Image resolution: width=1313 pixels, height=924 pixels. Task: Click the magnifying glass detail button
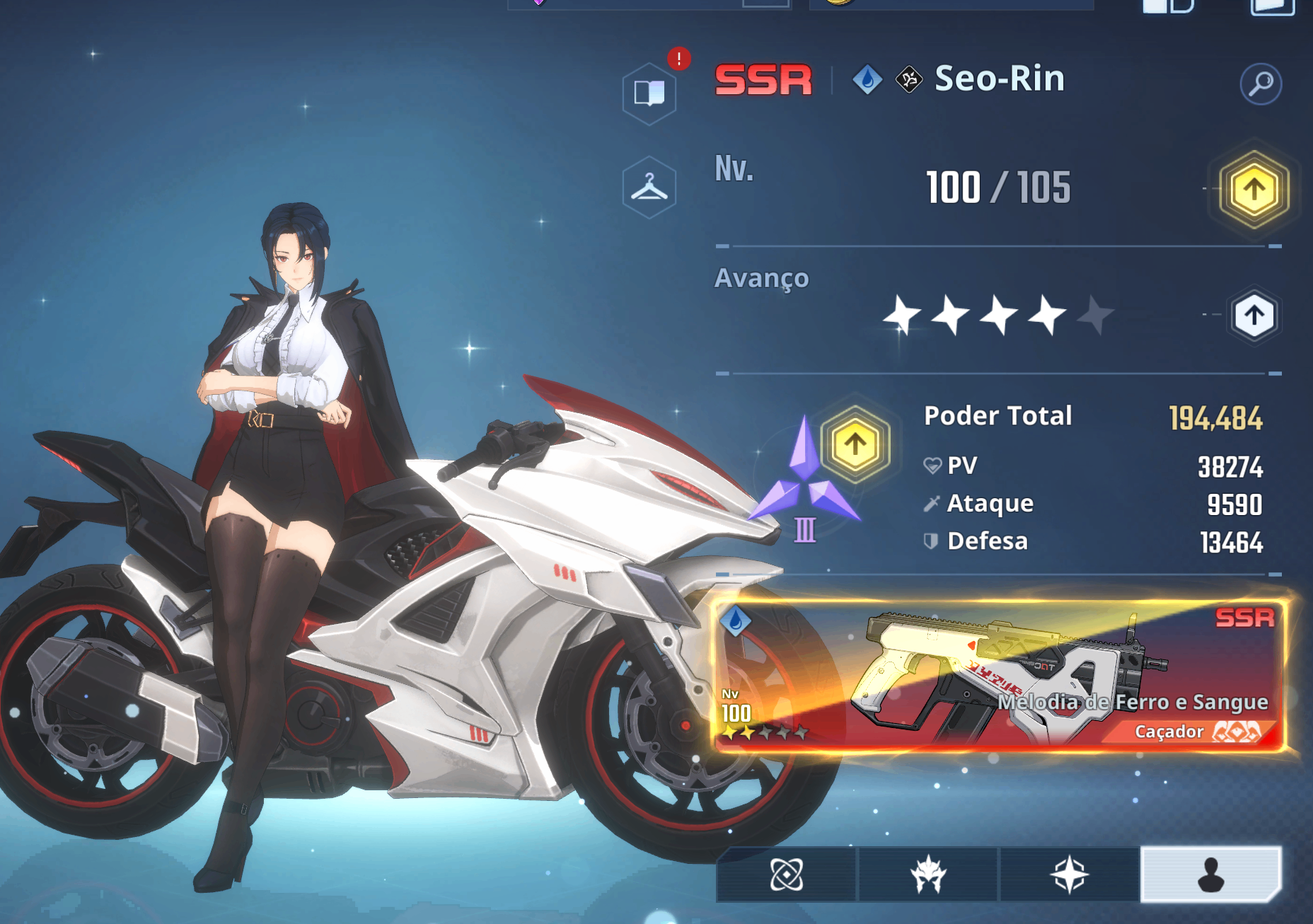(x=1261, y=84)
